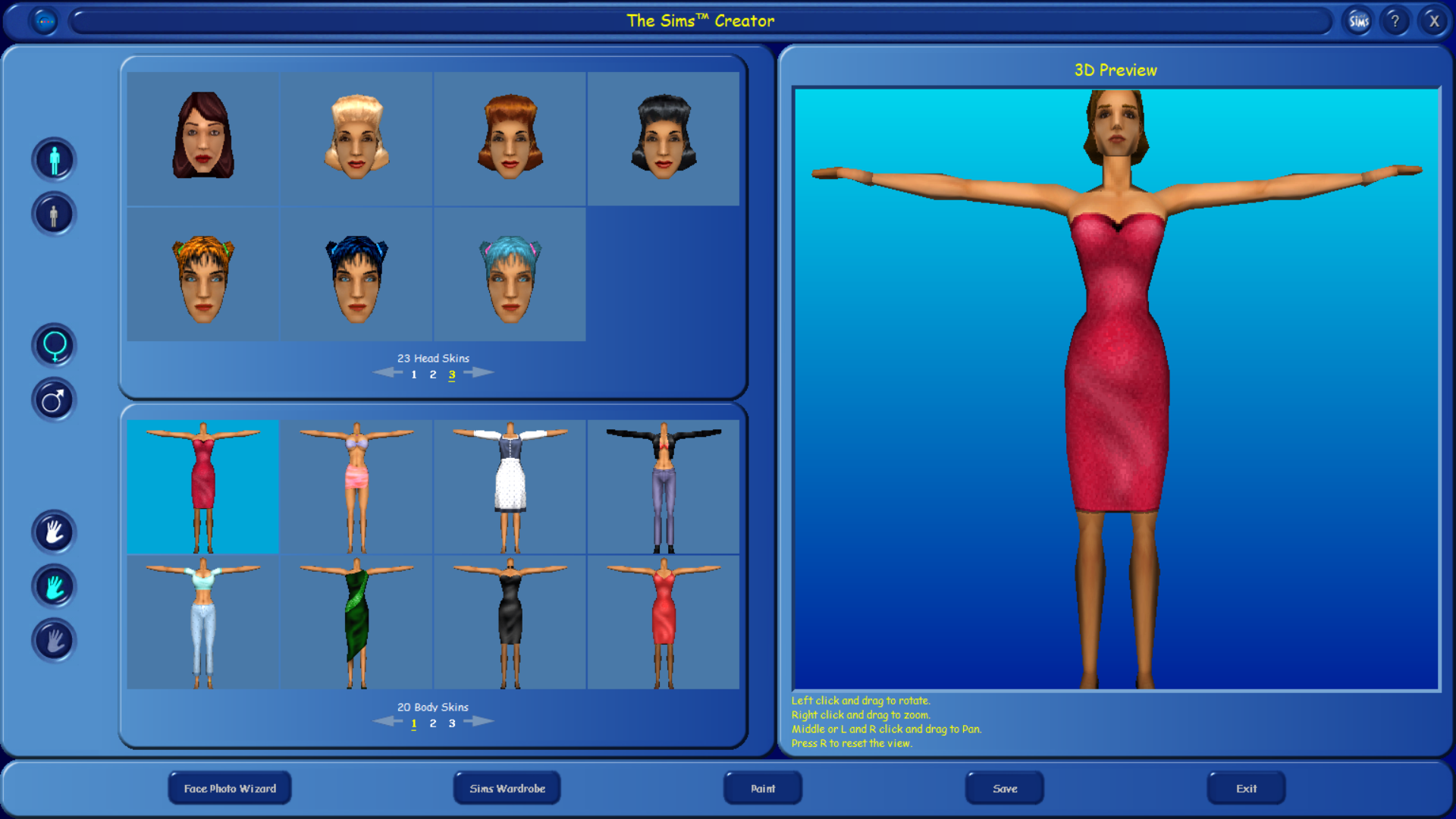
Task: Pick the light skin tone hand icon
Action: point(53,532)
